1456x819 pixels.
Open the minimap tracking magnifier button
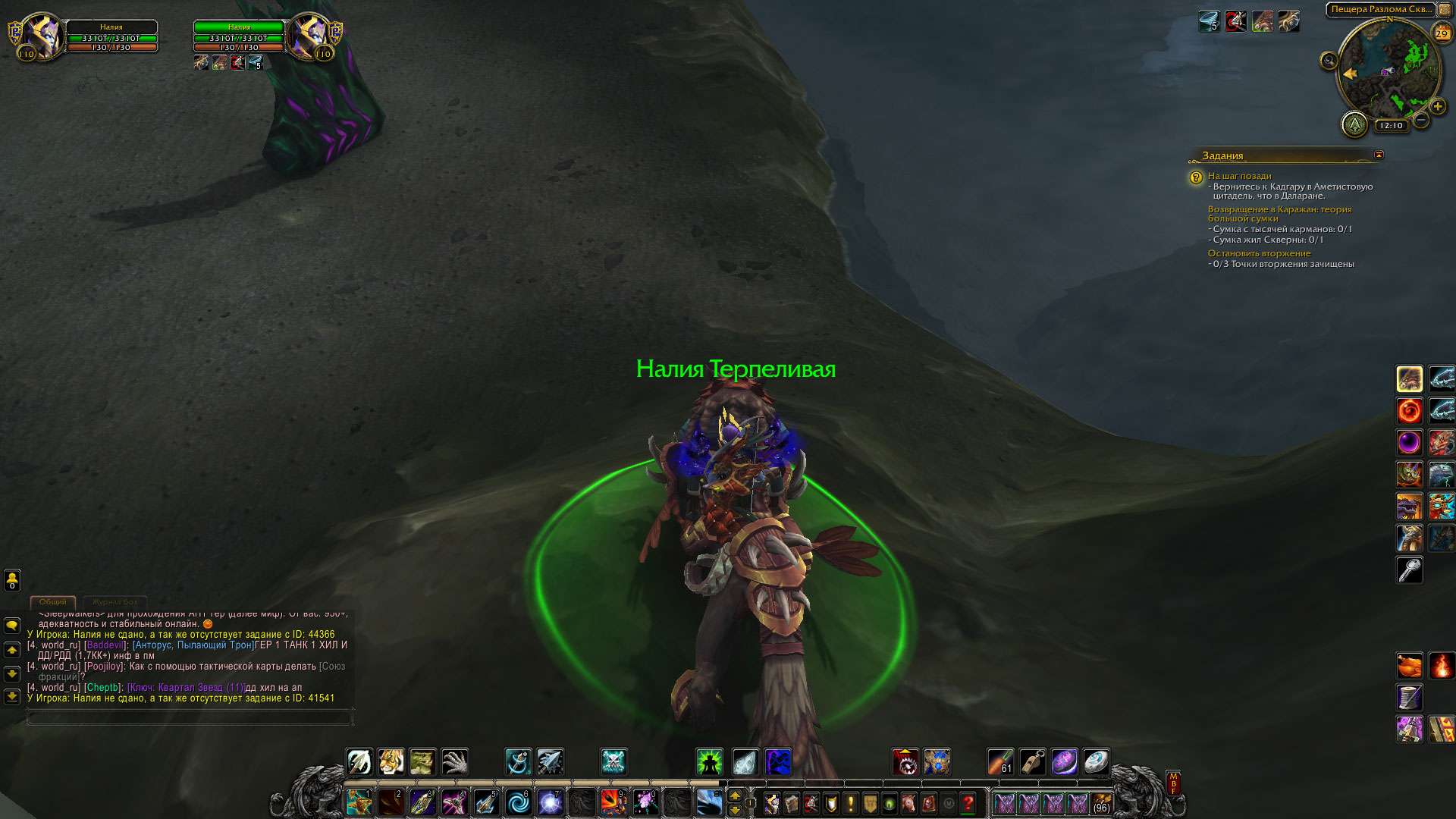coord(1329,61)
